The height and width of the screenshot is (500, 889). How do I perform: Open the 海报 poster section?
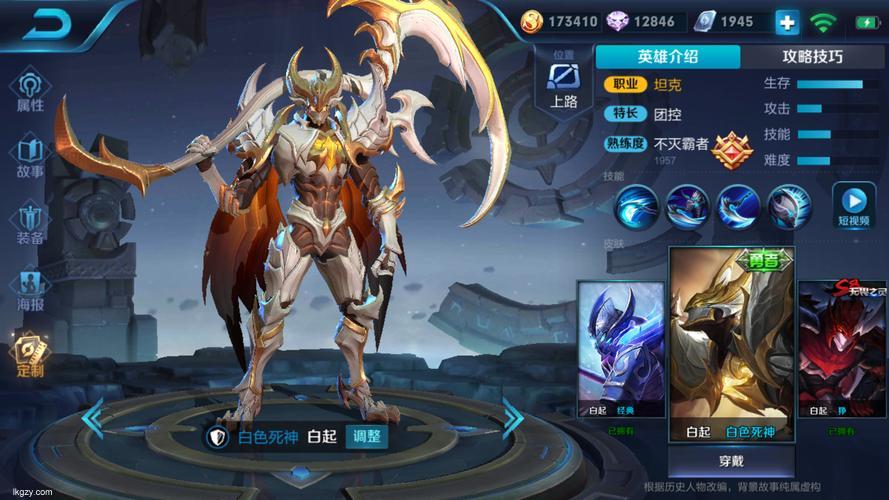[x=31, y=291]
